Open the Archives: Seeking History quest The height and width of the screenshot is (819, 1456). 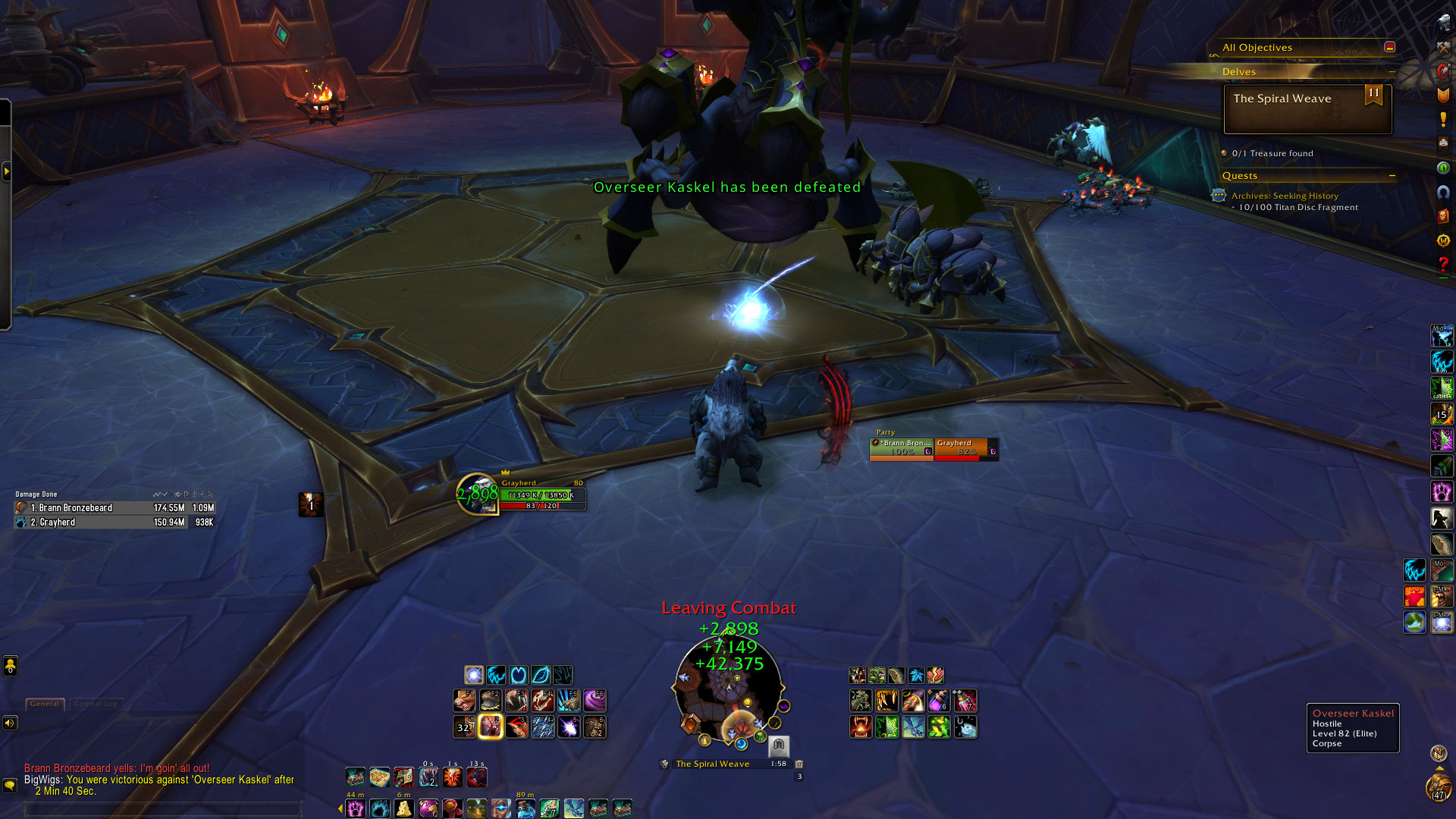(1285, 196)
